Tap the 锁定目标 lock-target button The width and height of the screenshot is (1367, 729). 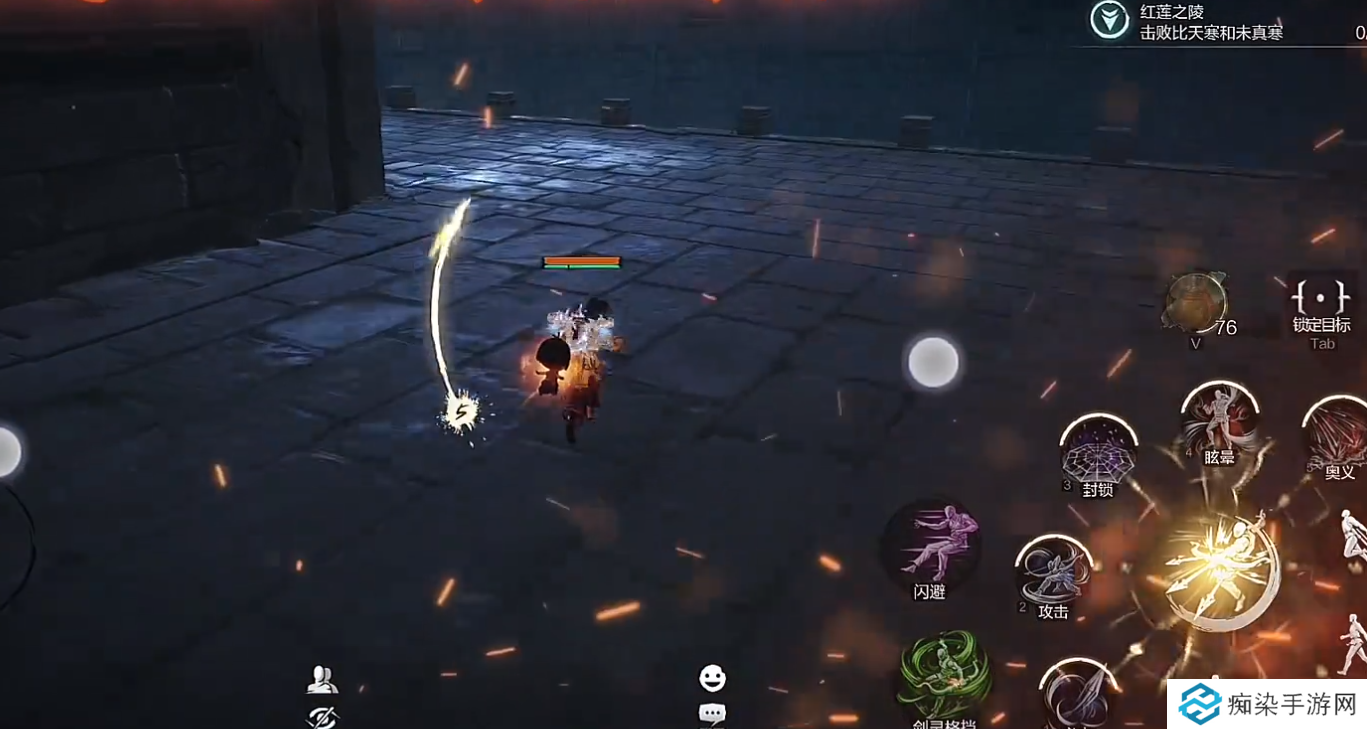pyautogui.click(x=1321, y=306)
